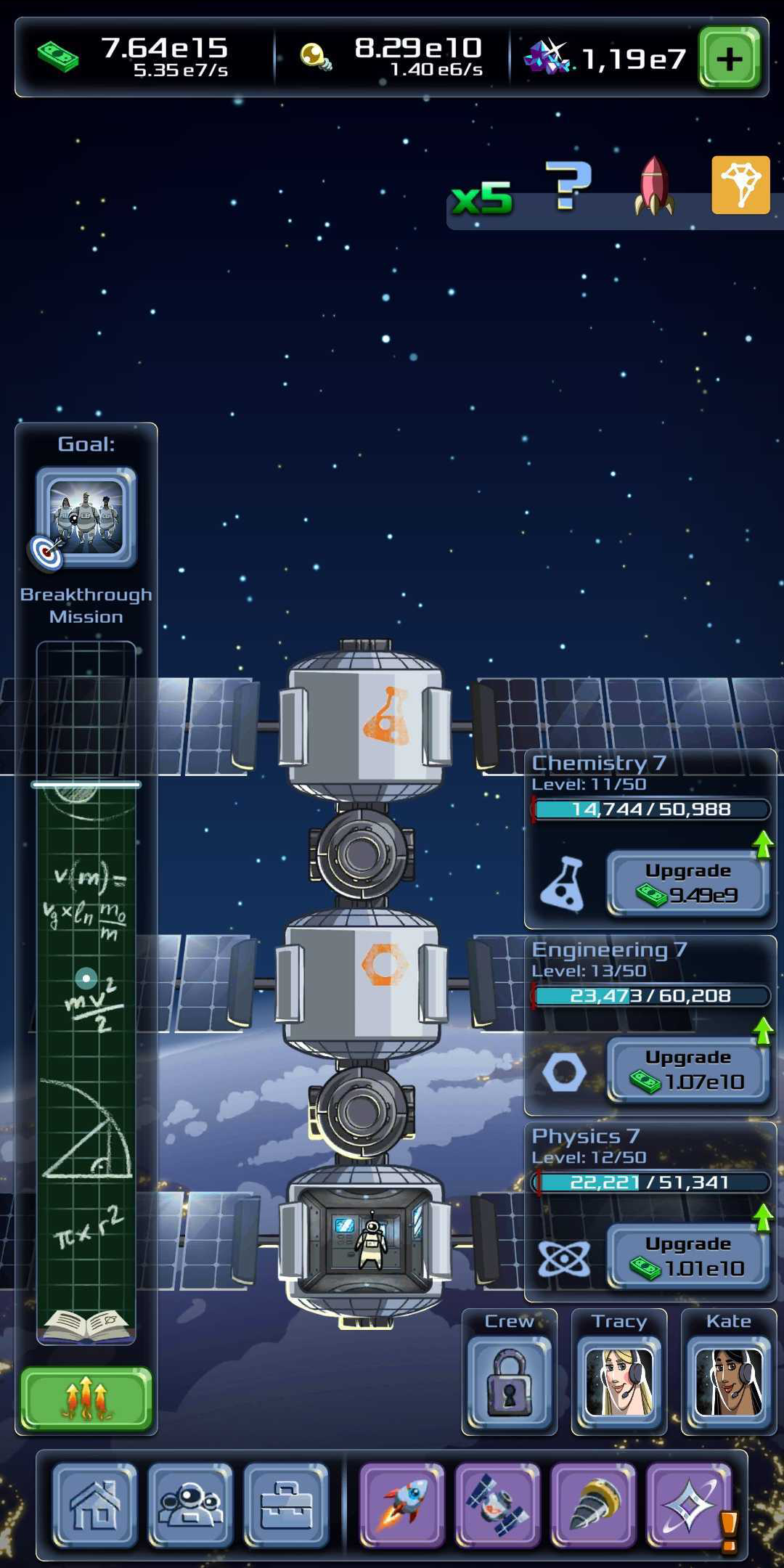
Task: Choose crew member Kate
Action: pyautogui.click(x=728, y=1376)
